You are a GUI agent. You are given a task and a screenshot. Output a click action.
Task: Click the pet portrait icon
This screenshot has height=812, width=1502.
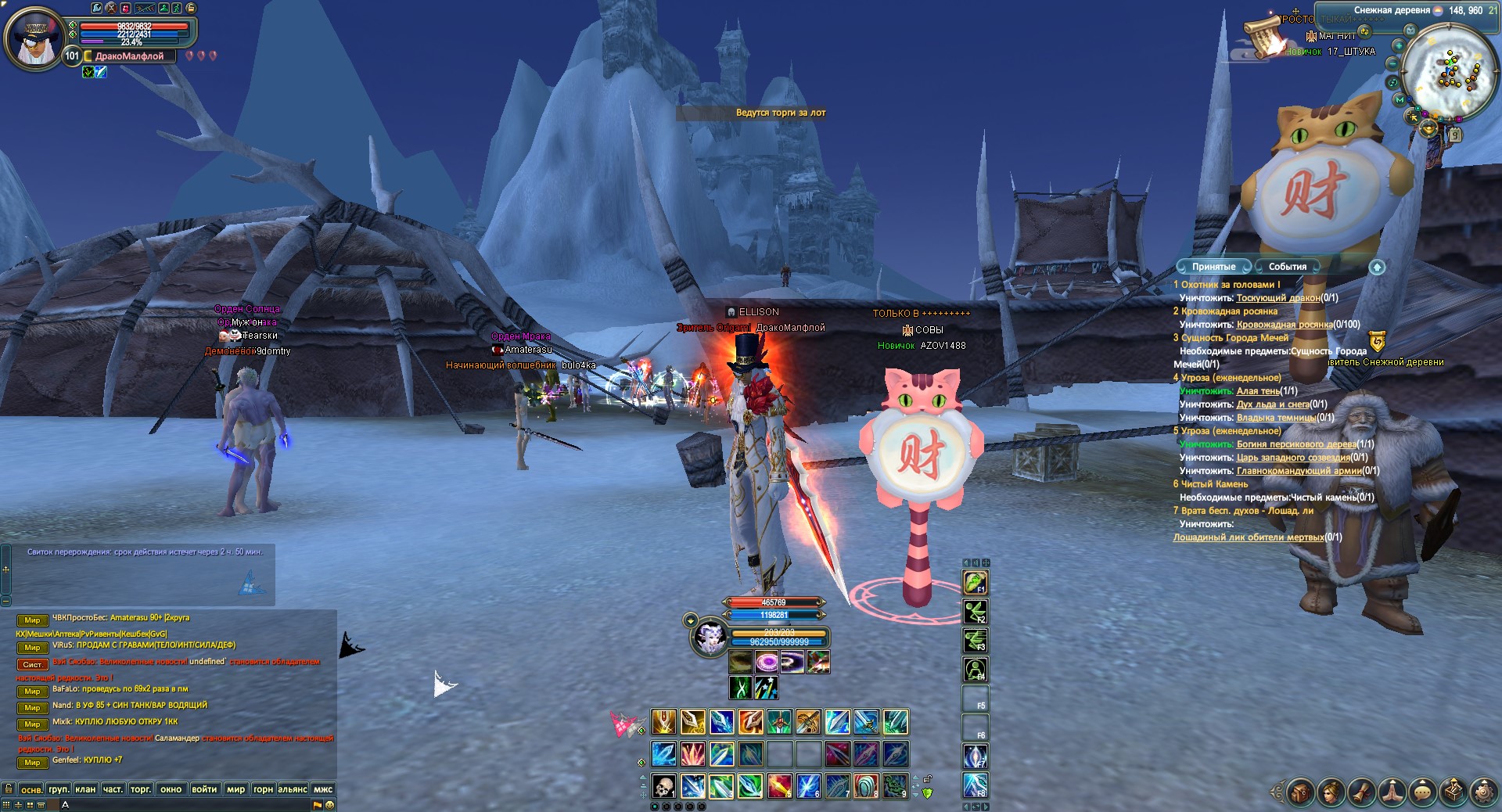(x=710, y=638)
